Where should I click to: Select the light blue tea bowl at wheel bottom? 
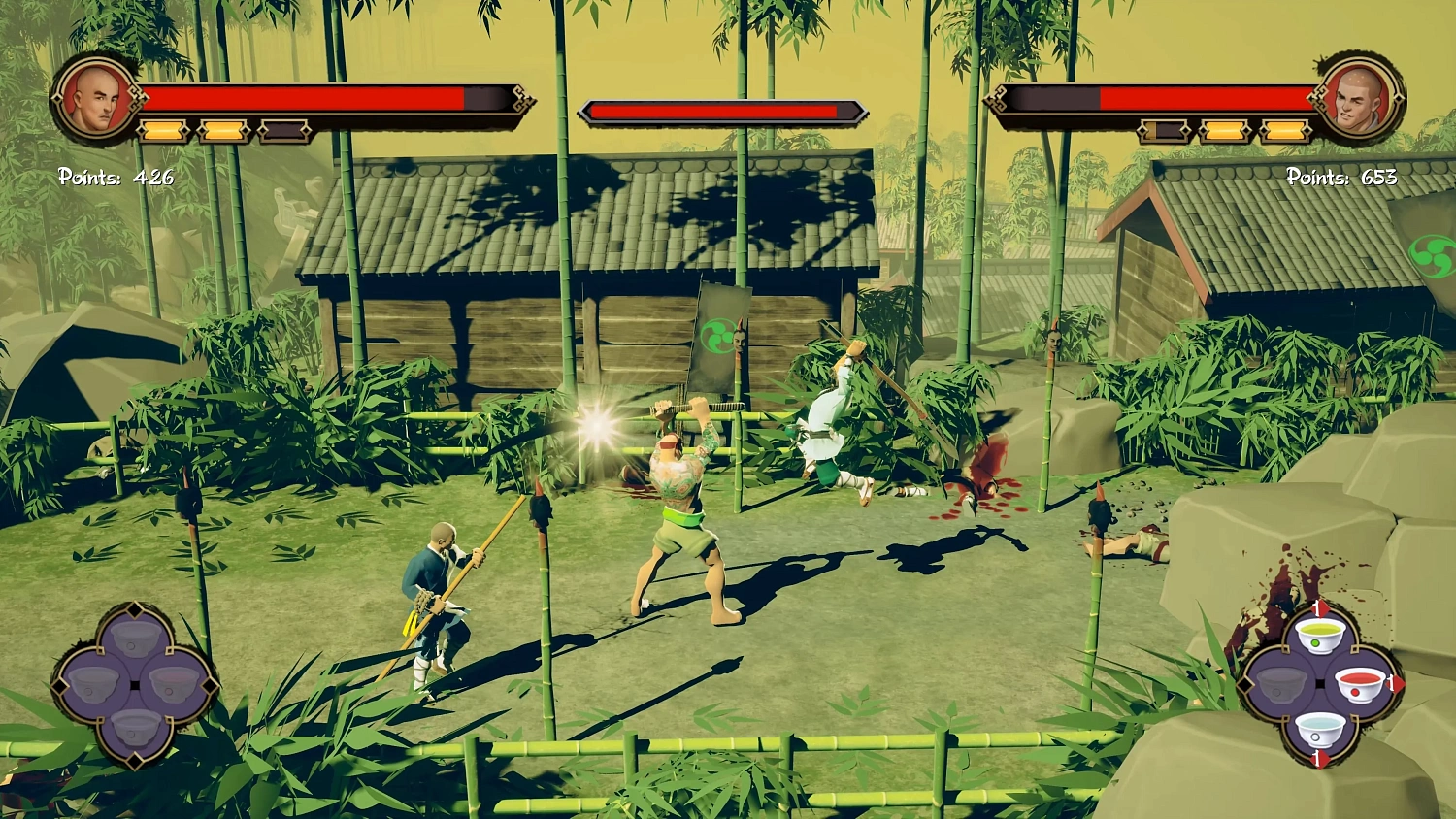click(x=1320, y=731)
